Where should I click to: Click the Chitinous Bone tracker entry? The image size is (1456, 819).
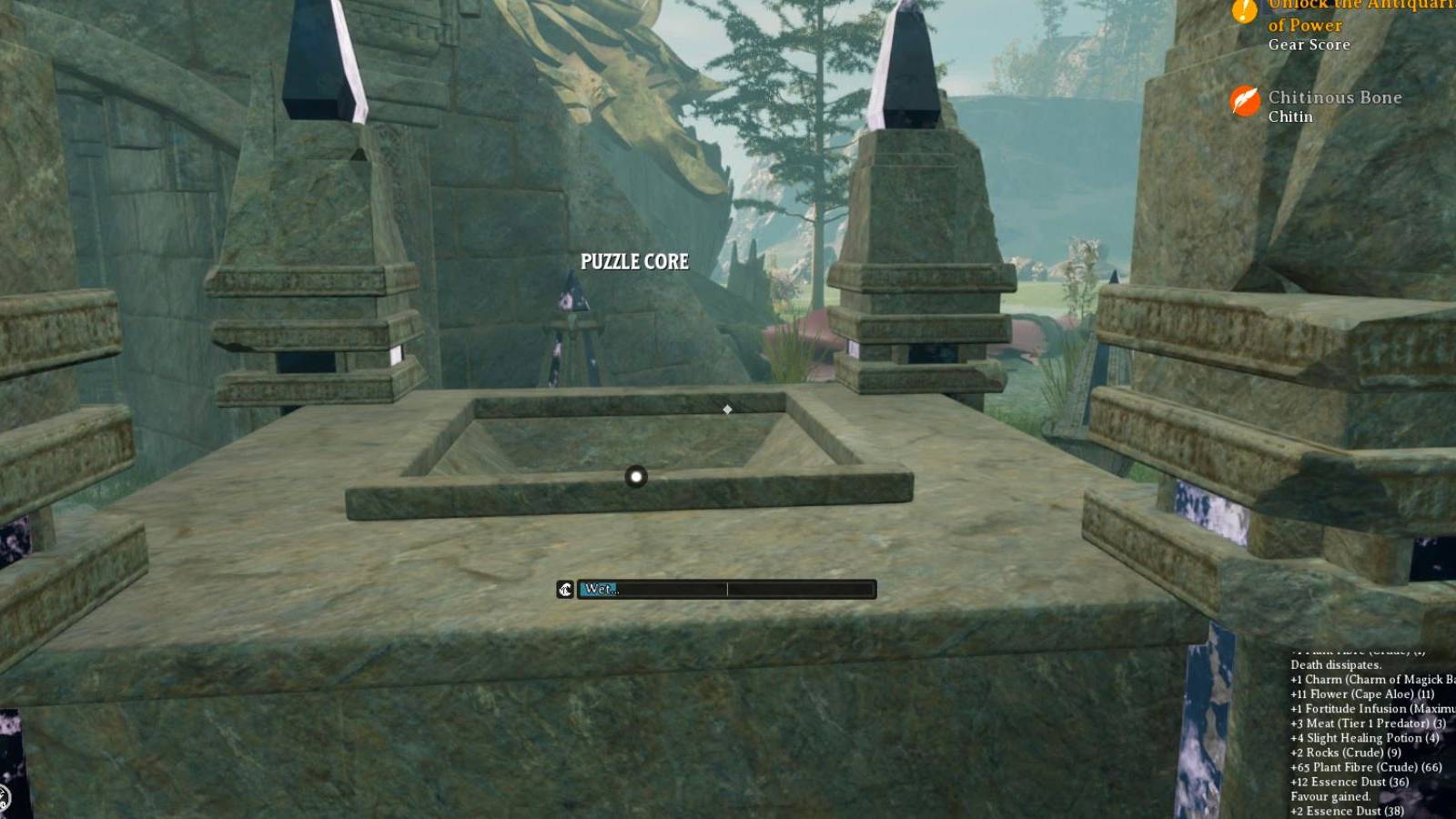tap(1334, 97)
